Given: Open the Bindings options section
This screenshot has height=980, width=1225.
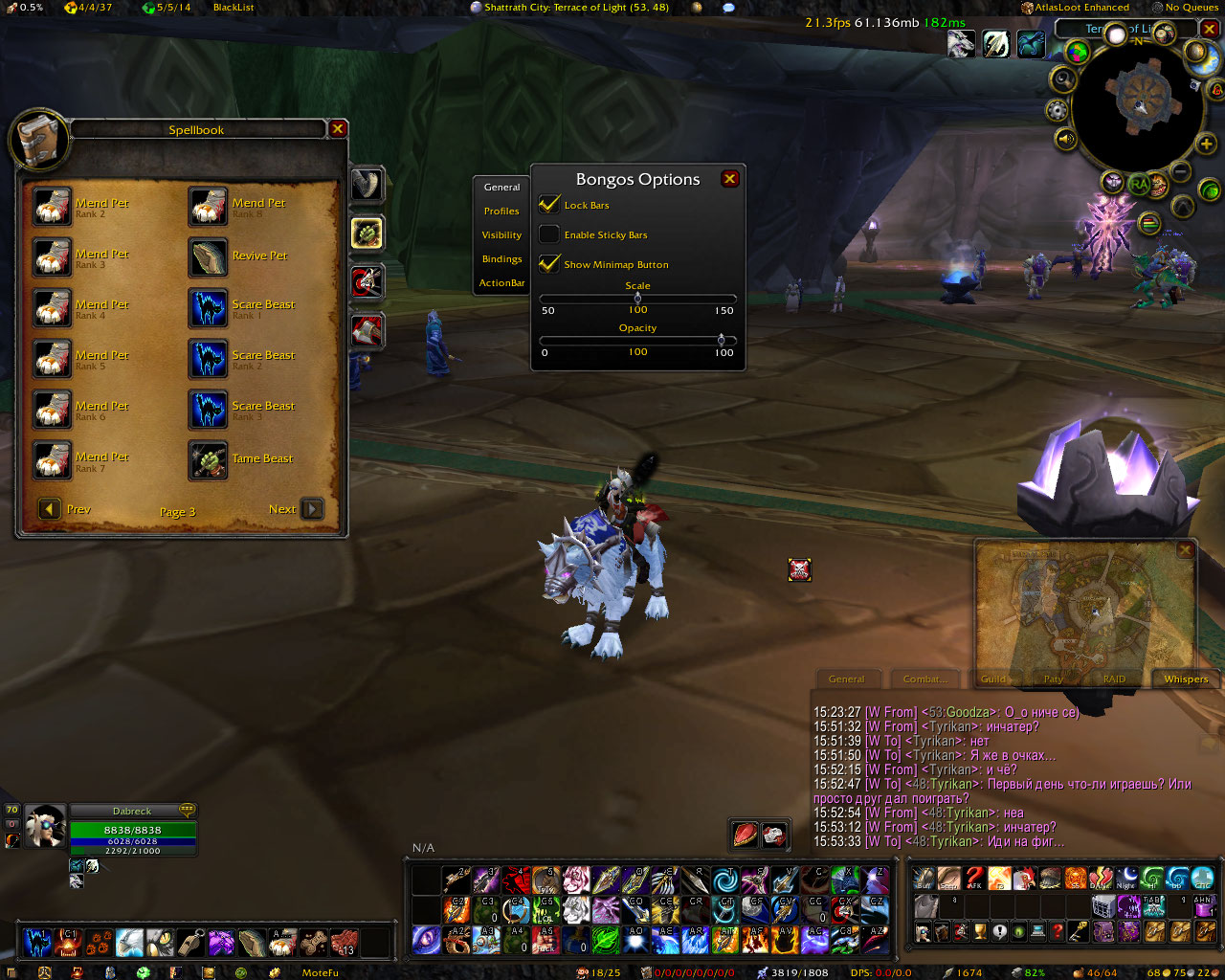Looking at the screenshot, I should [x=501, y=259].
